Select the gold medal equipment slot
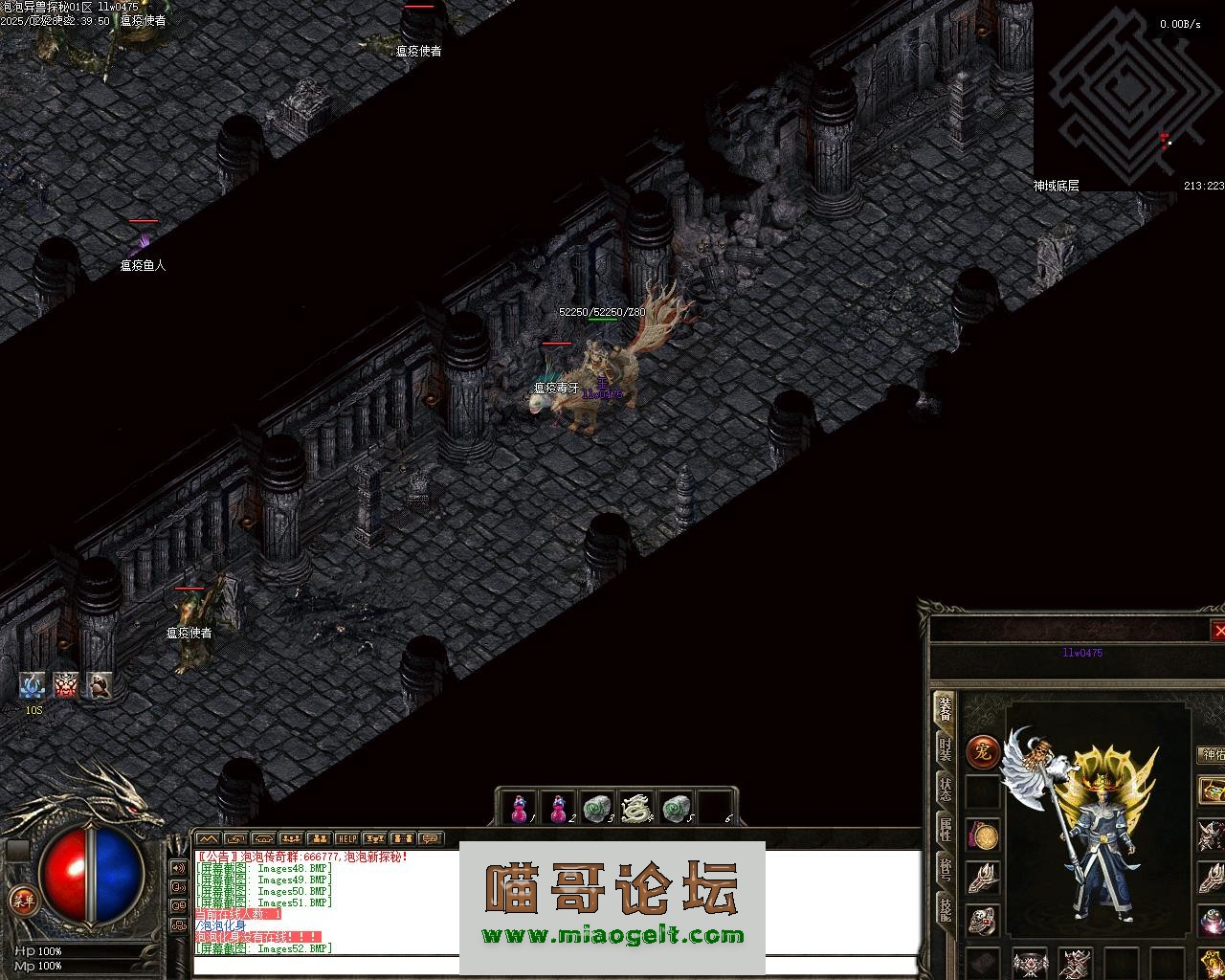 [x=984, y=835]
